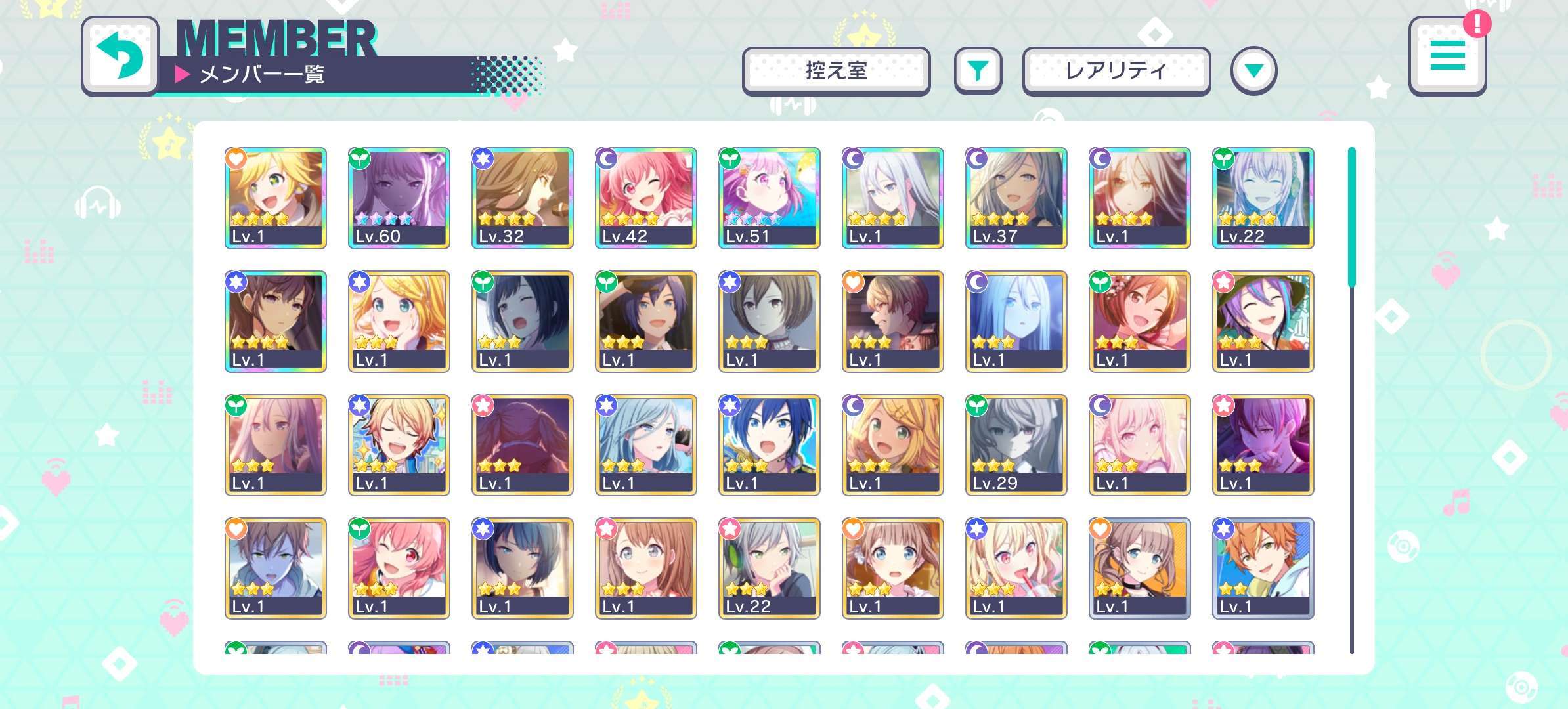Toggle sort order with the triangle button
Image resolution: width=1568 pixels, height=709 pixels.
1253,70
